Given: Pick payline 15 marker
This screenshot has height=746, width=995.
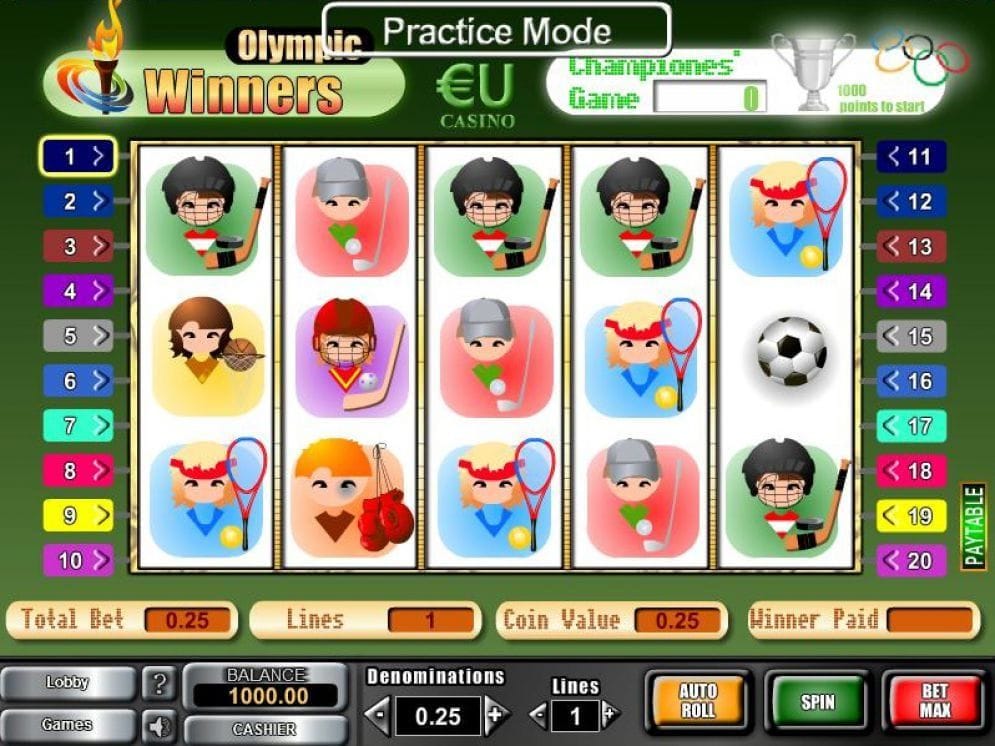Looking at the screenshot, I should pos(911,336).
